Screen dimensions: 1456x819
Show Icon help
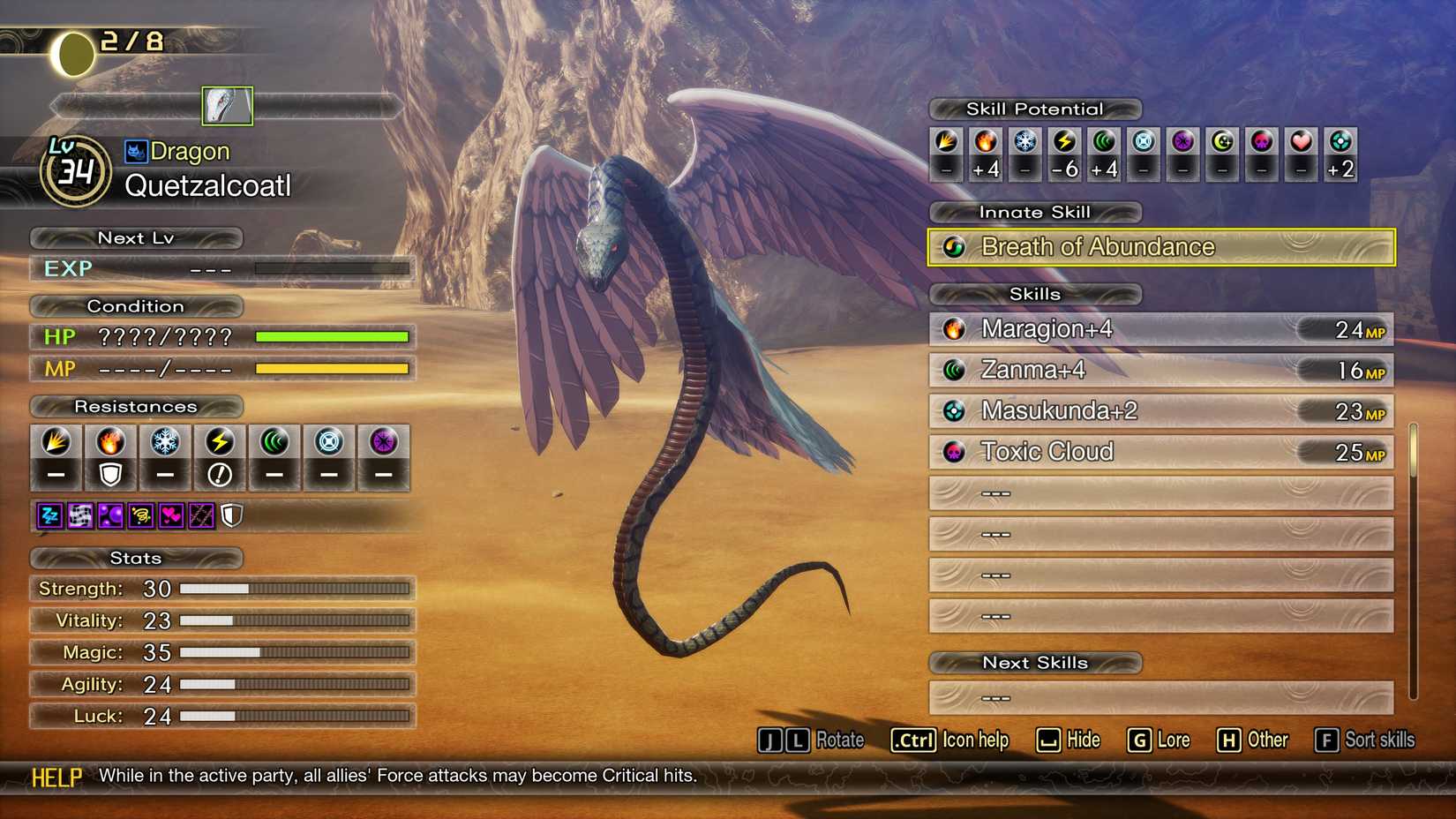[x=949, y=740]
